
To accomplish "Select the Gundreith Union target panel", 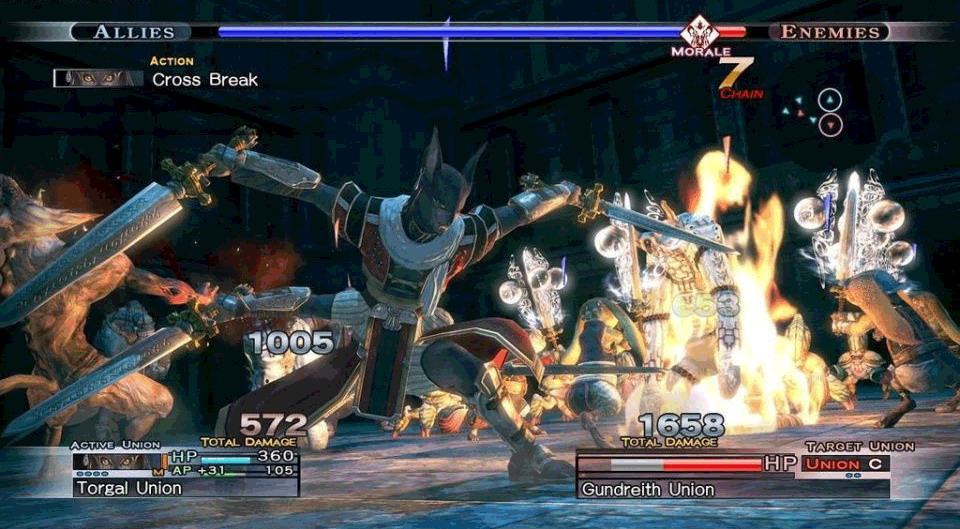I will pyautogui.click(x=732, y=489).
